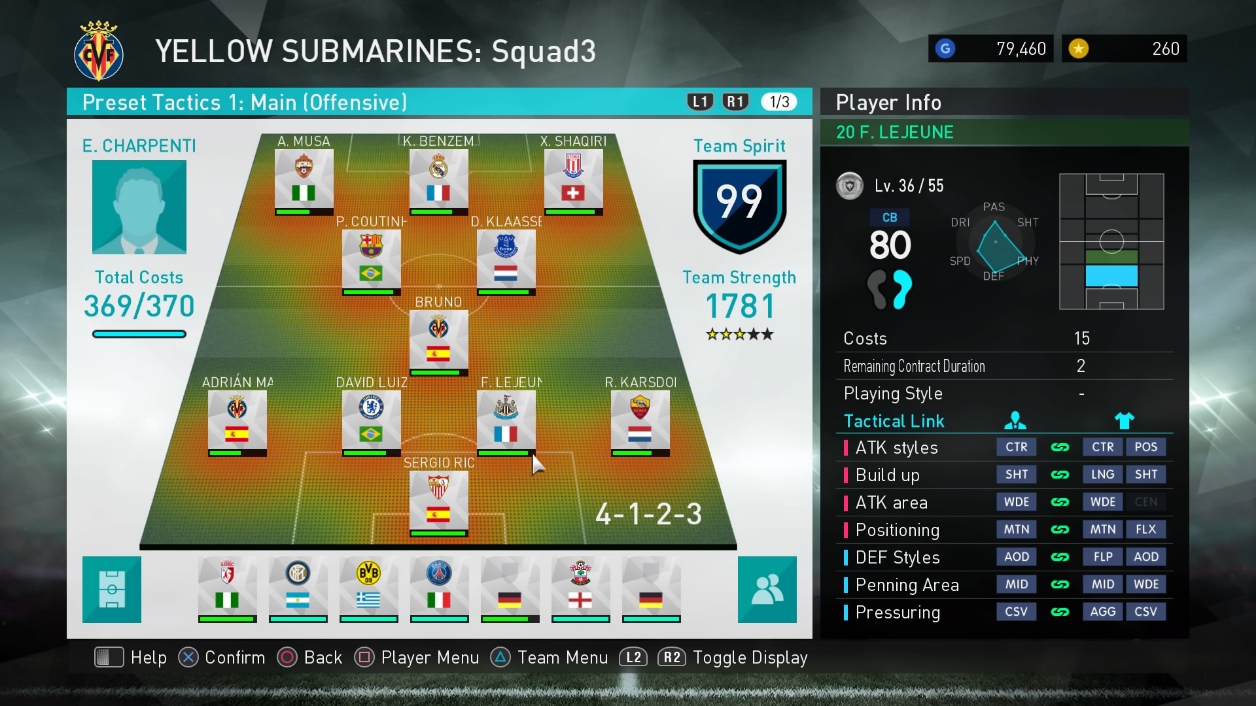
Task: Select manager E. Charpentier's portrait
Action: (139, 207)
